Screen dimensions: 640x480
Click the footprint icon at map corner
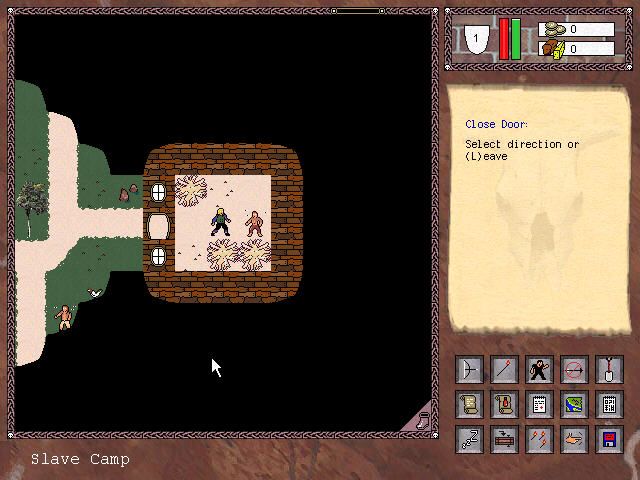(x=421, y=419)
